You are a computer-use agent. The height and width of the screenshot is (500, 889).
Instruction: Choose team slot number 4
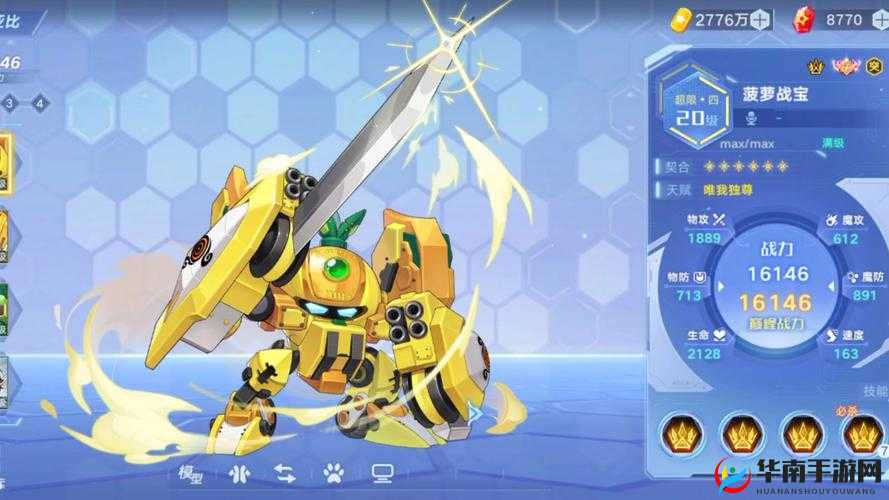39,102
